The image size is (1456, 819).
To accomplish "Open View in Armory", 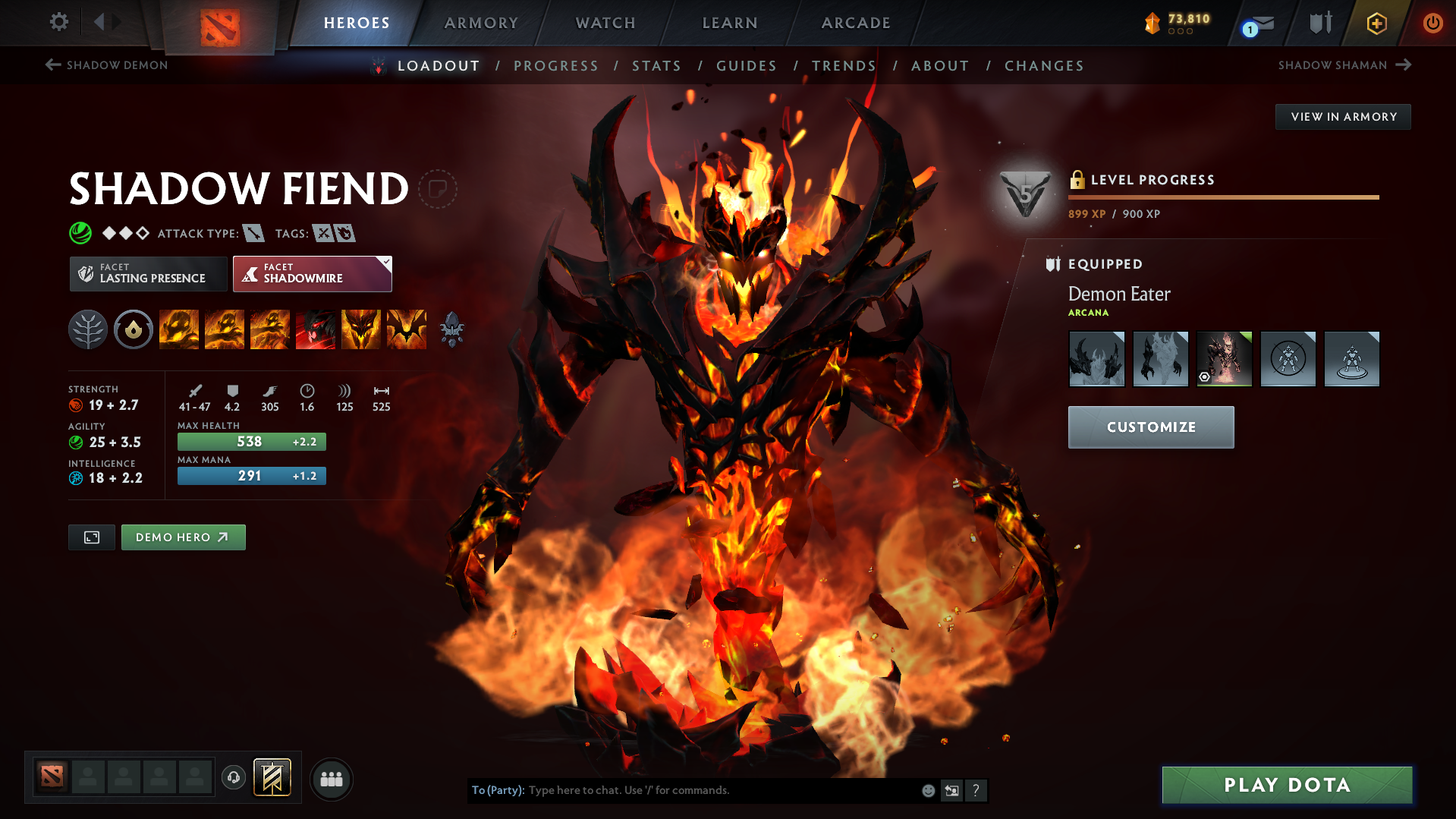I will point(1343,117).
